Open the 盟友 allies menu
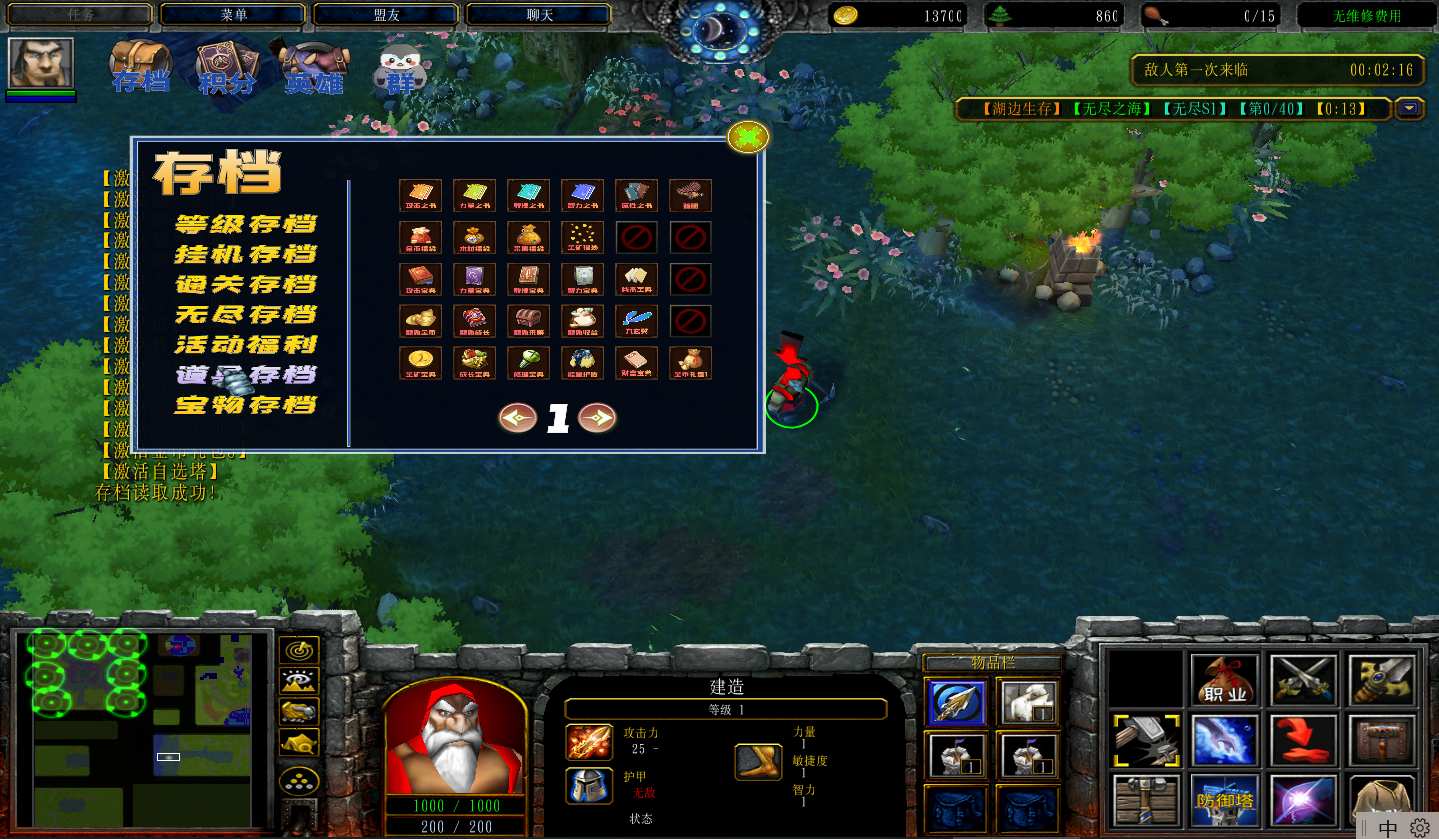Image resolution: width=1439 pixels, height=839 pixels. [x=386, y=15]
